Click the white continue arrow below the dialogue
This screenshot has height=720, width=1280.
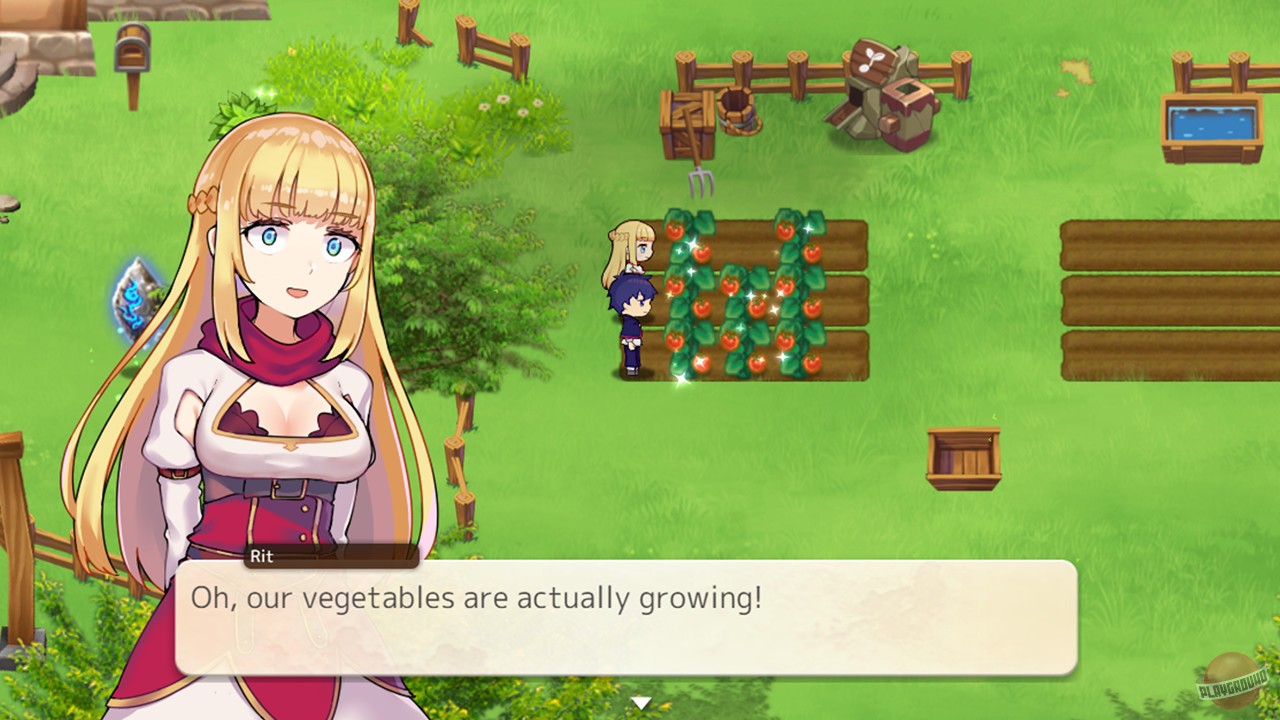pos(641,701)
